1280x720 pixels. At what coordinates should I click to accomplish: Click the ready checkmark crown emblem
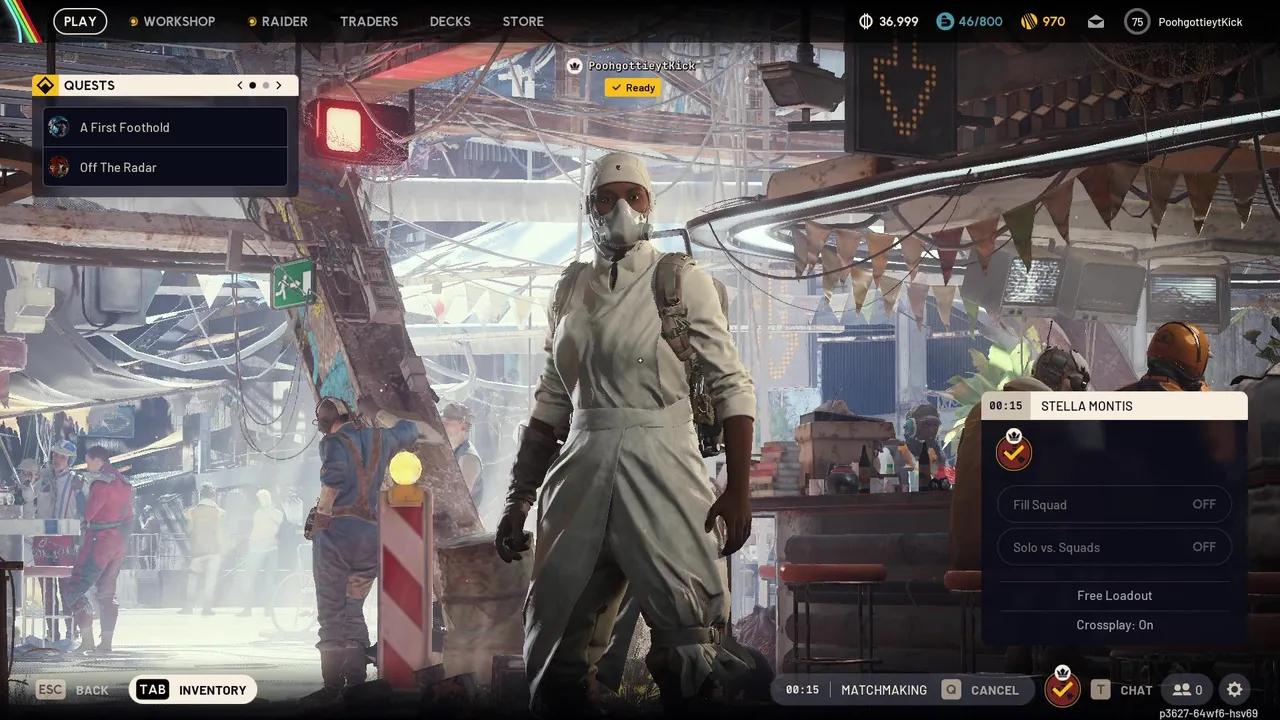click(1013, 451)
